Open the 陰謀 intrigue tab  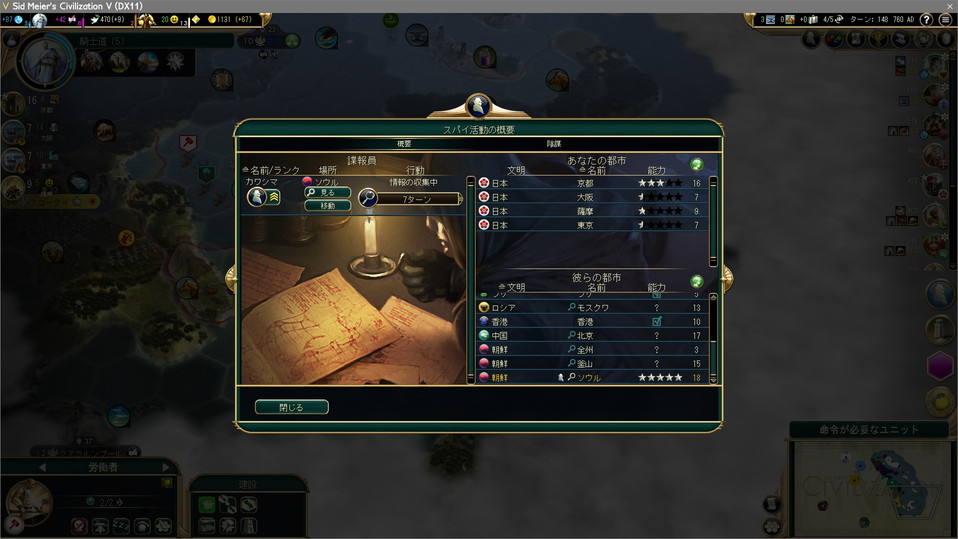[554, 144]
